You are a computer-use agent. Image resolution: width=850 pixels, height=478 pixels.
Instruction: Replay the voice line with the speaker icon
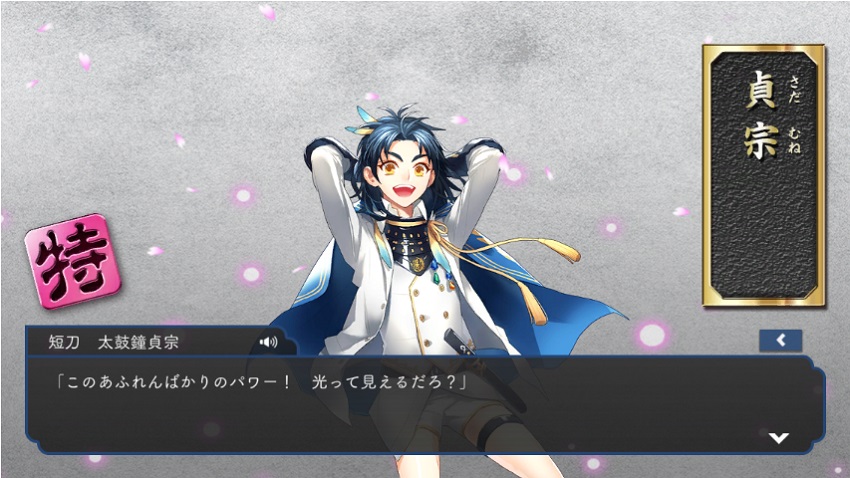point(268,342)
